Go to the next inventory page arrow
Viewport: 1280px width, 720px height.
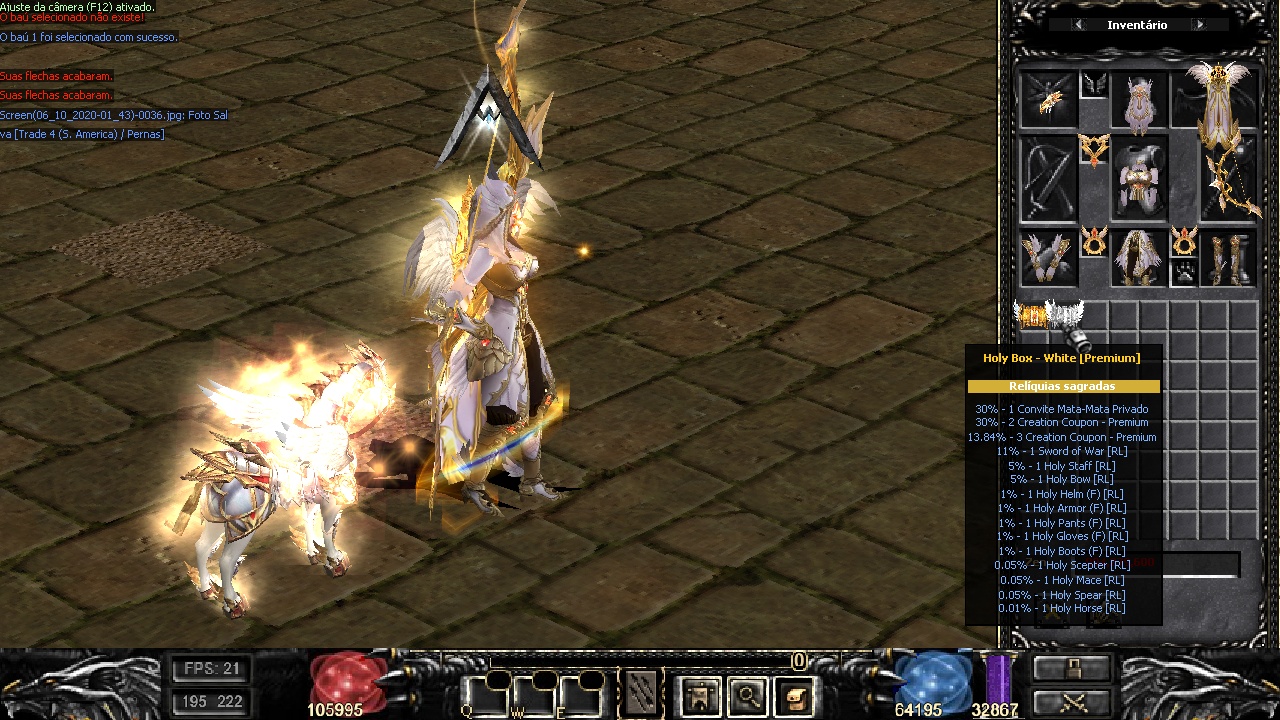coord(1199,25)
